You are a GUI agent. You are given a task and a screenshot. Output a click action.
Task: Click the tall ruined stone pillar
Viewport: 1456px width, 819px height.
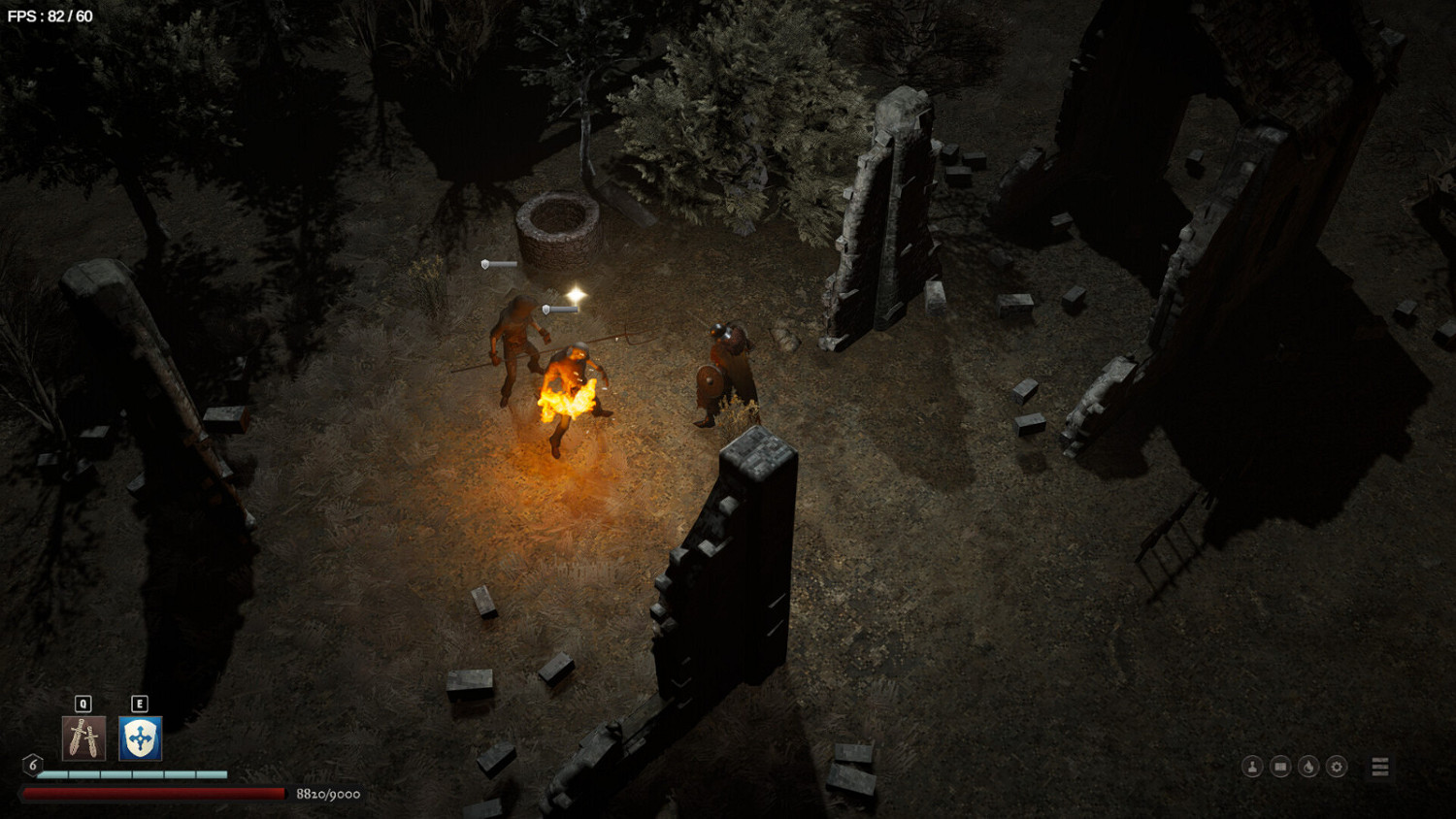coord(878,223)
